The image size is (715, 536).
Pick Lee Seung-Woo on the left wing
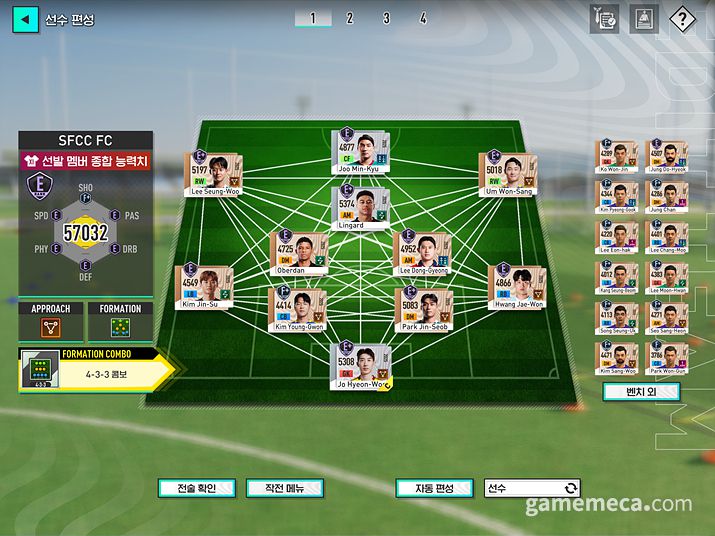click(216, 173)
